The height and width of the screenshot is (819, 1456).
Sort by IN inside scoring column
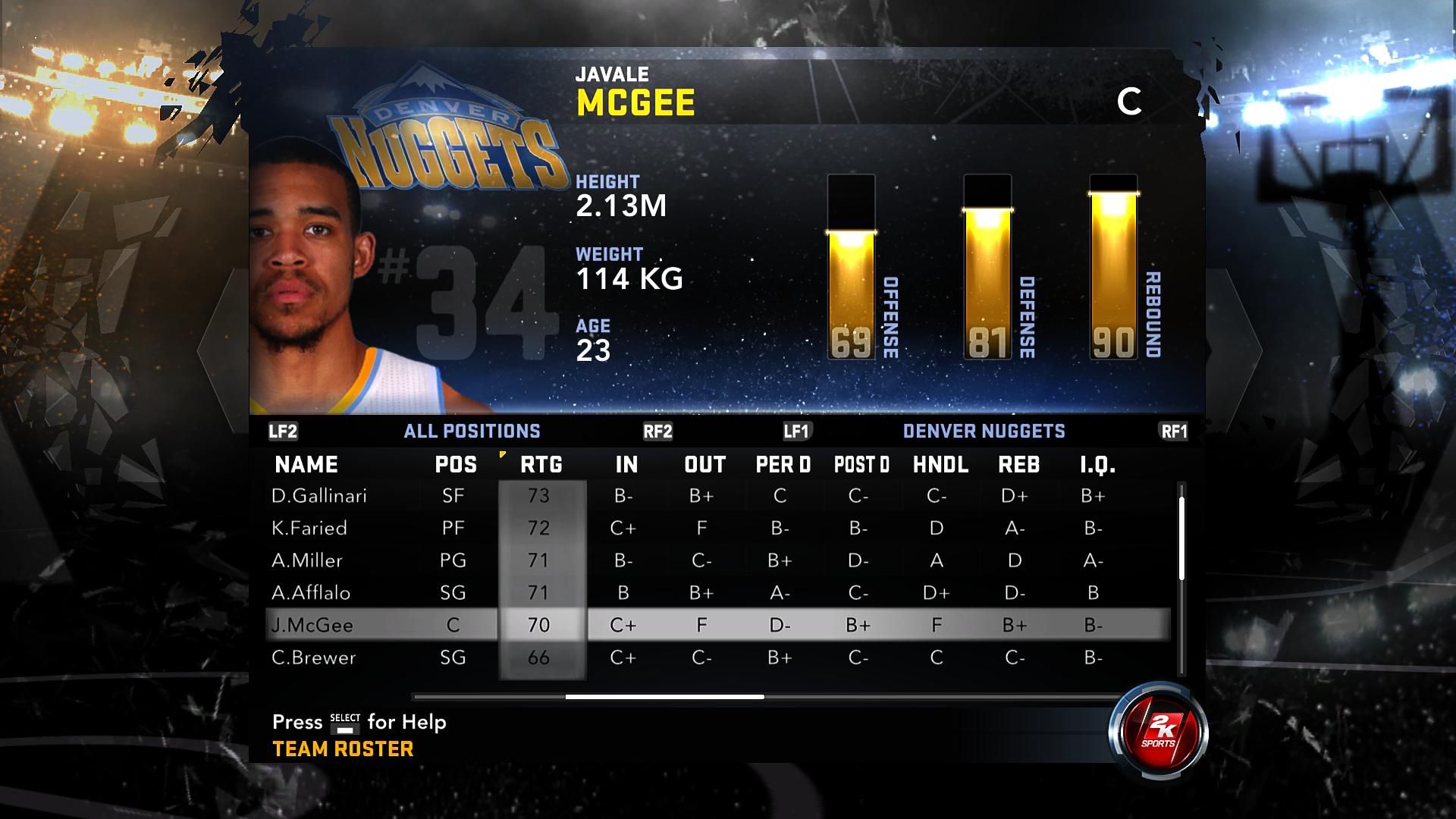626,465
